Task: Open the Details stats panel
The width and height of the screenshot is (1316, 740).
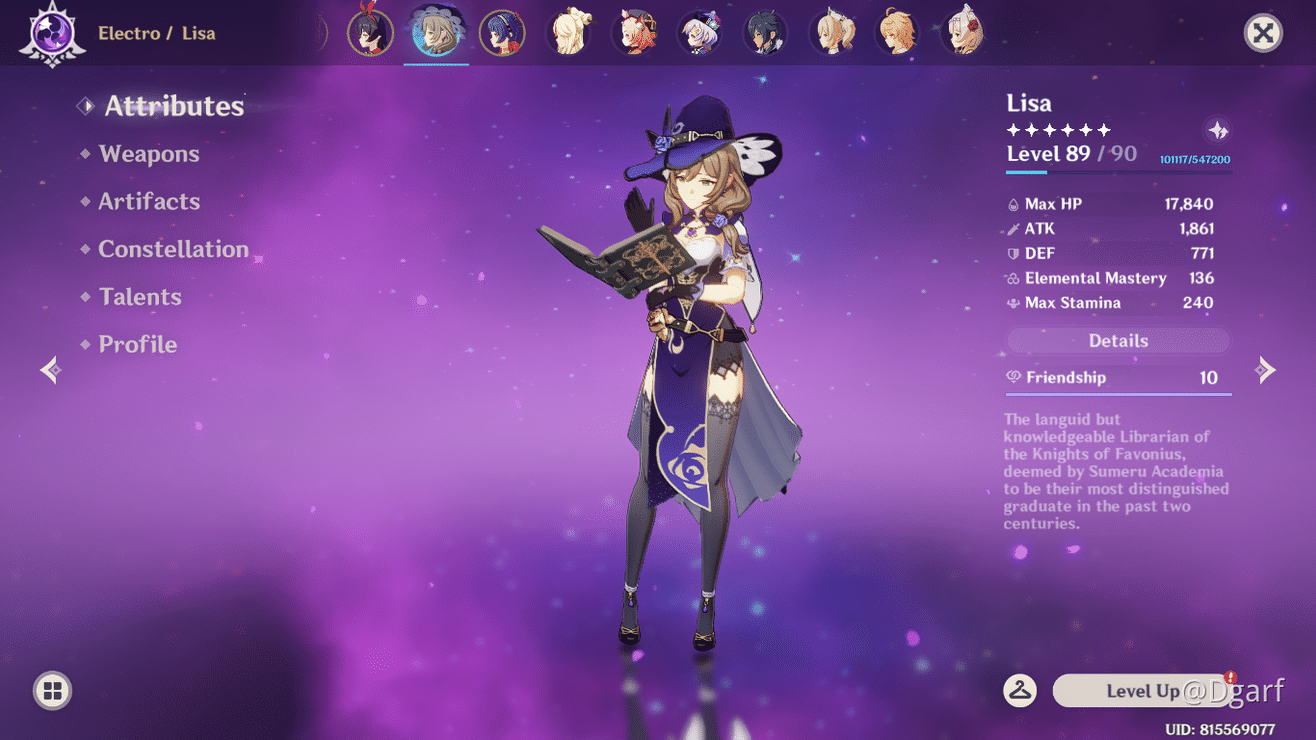Action: (1118, 341)
